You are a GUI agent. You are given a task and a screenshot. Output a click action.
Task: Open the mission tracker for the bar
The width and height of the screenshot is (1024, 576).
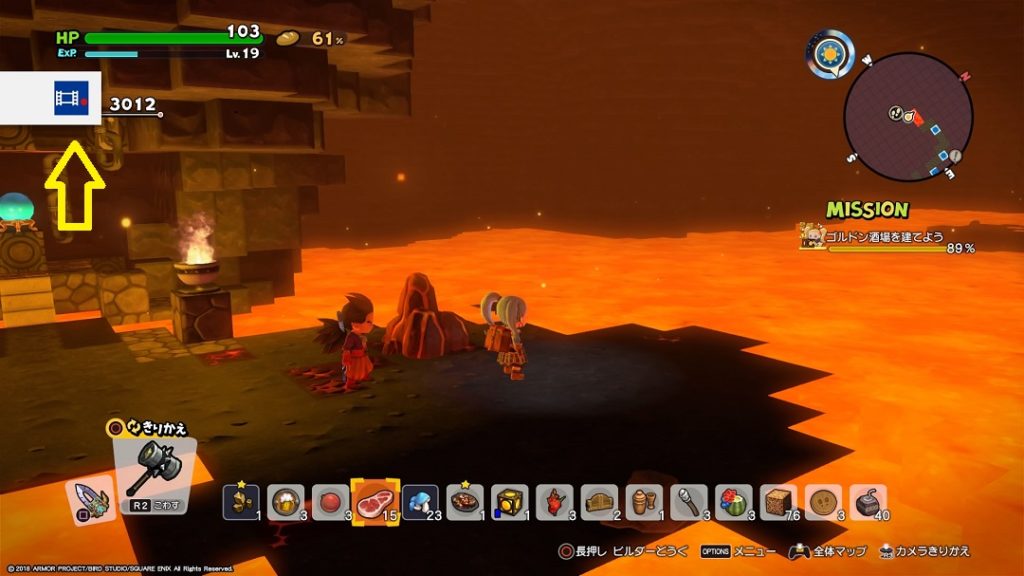885,236
